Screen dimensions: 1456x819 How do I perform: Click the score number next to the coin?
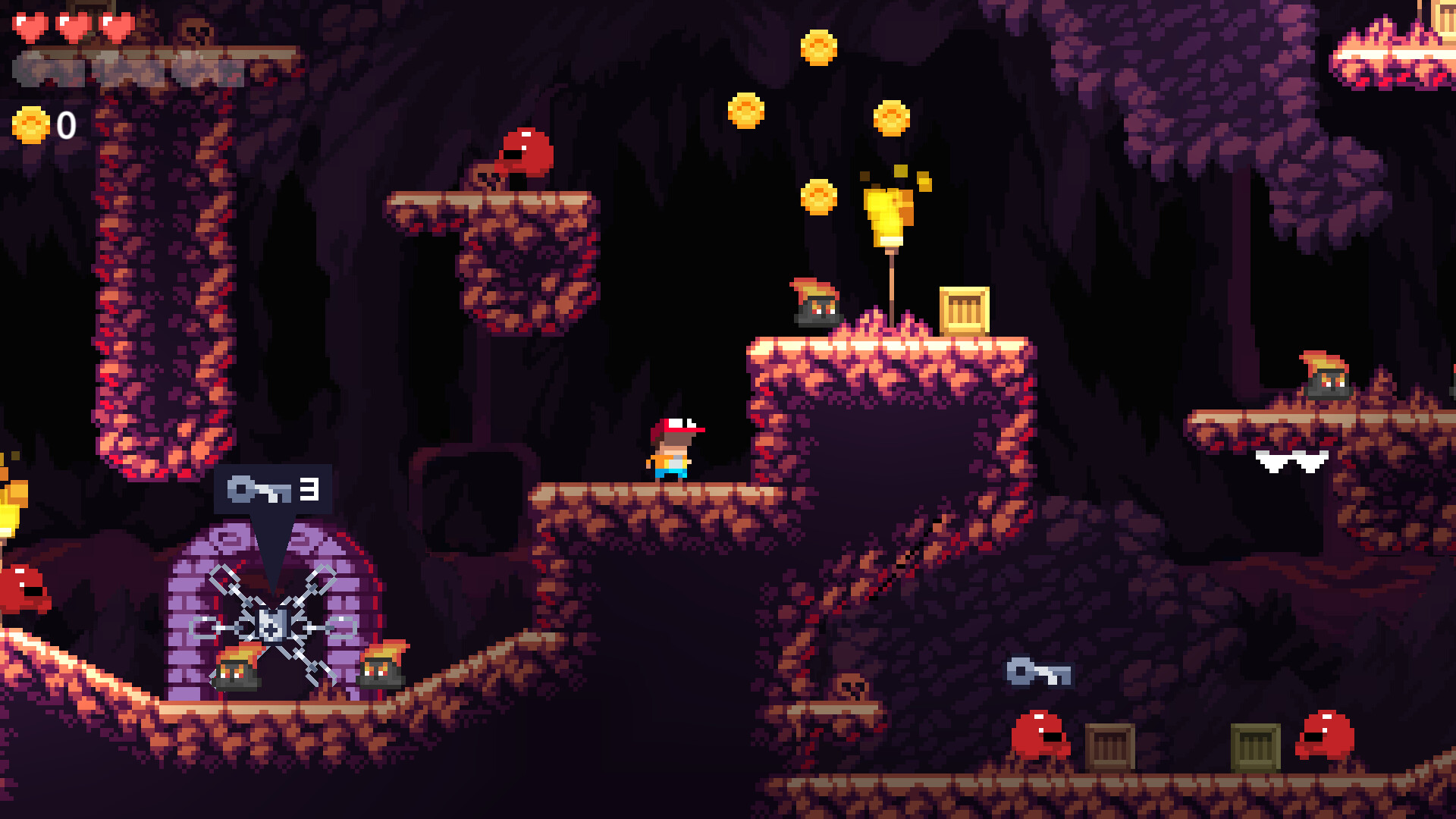pyautogui.click(x=65, y=123)
